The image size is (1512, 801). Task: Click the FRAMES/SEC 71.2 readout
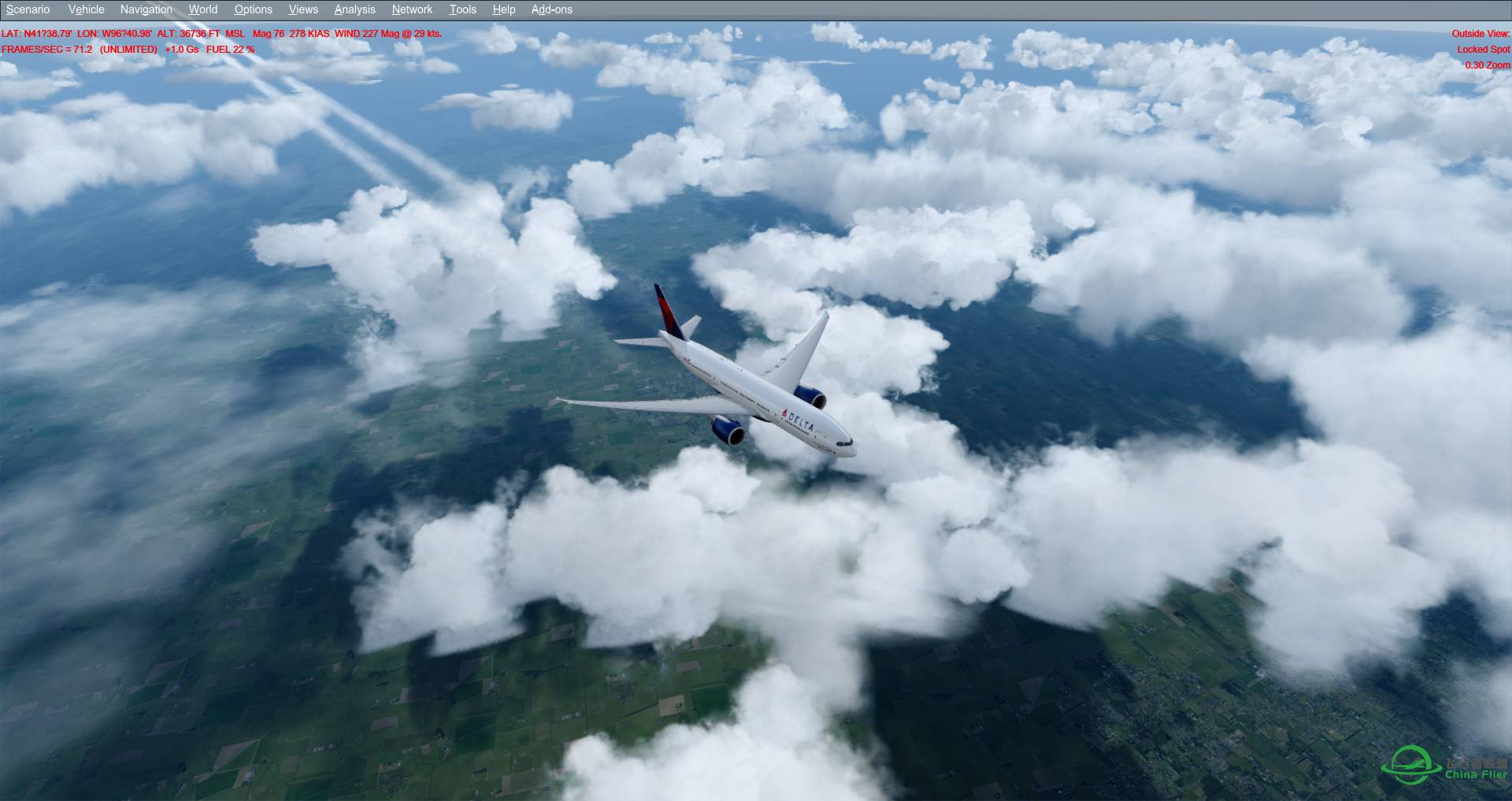tap(46, 49)
